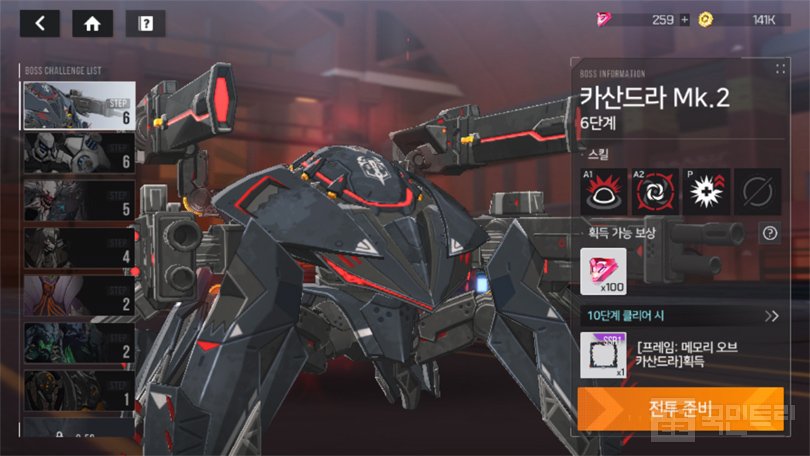Expand the 10단계 클리어 시 reward row

[772, 316]
